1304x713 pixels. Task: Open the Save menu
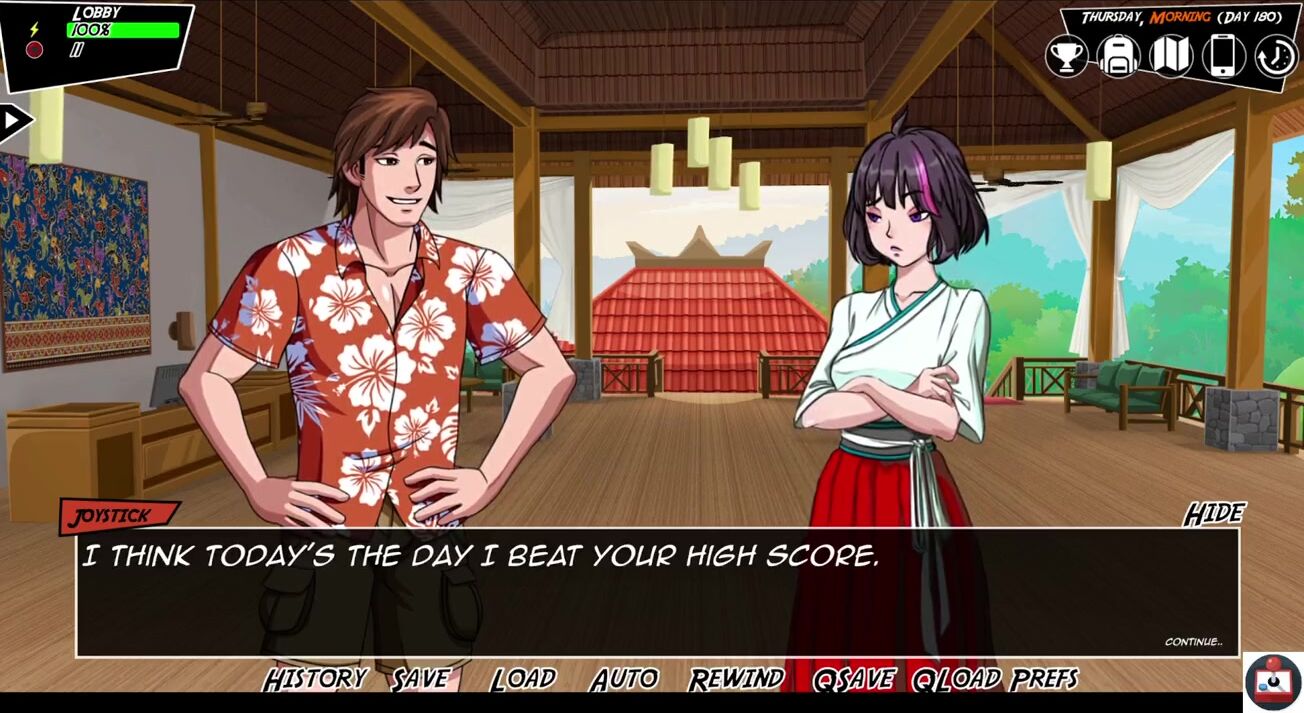(x=420, y=680)
